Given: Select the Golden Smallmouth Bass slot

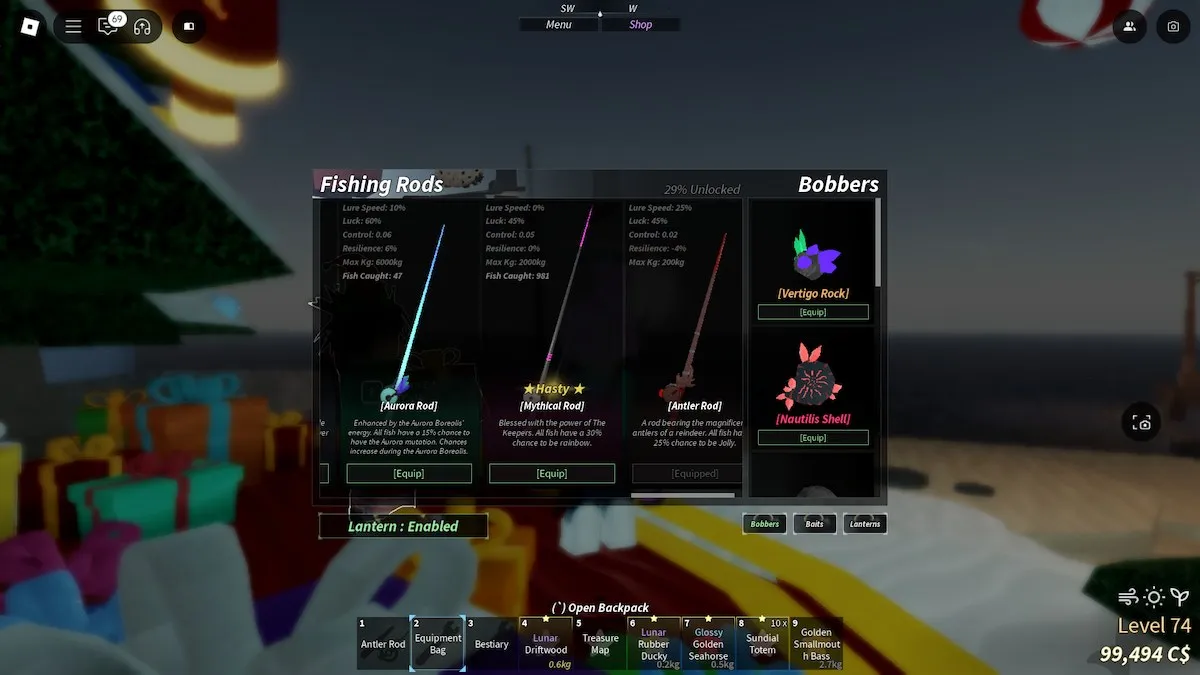Looking at the screenshot, I should point(815,643).
